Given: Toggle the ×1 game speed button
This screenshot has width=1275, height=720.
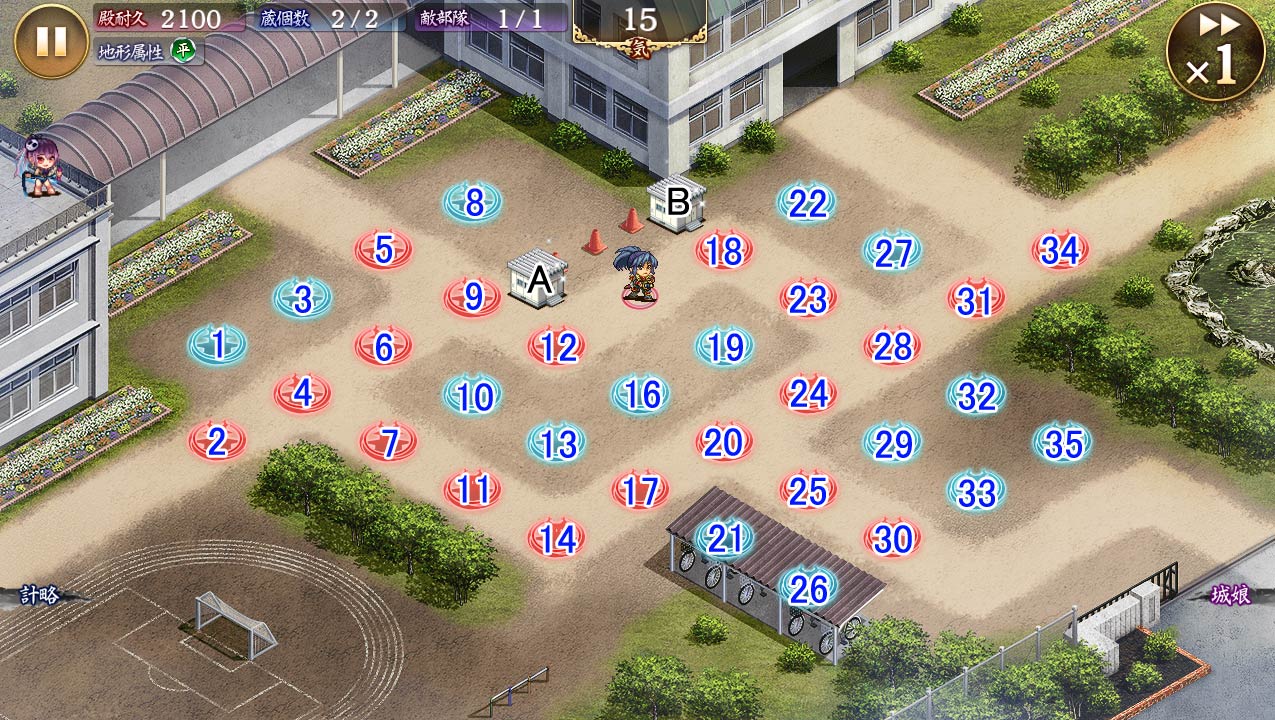Looking at the screenshot, I should coord(1215,51).
